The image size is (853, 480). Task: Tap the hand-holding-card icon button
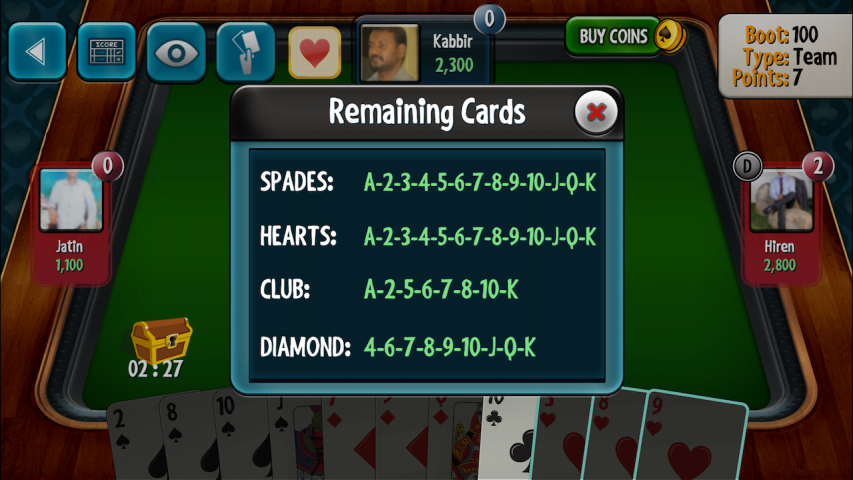click(245, 51)
